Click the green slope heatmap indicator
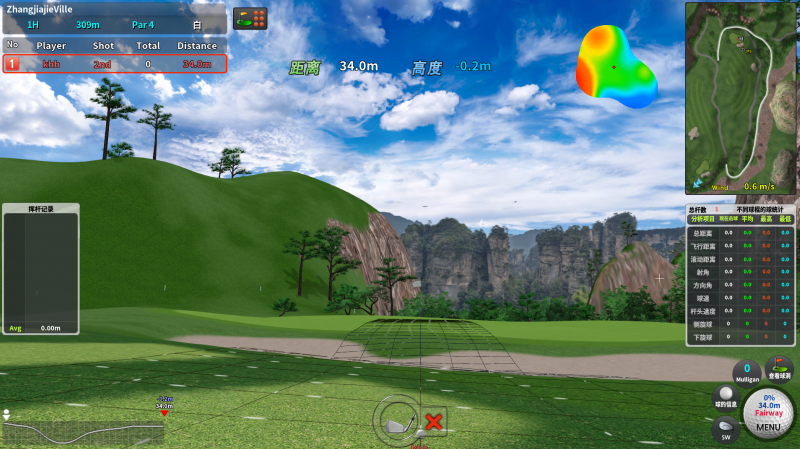This screenshot has width=800, height=449. point(615,66)
